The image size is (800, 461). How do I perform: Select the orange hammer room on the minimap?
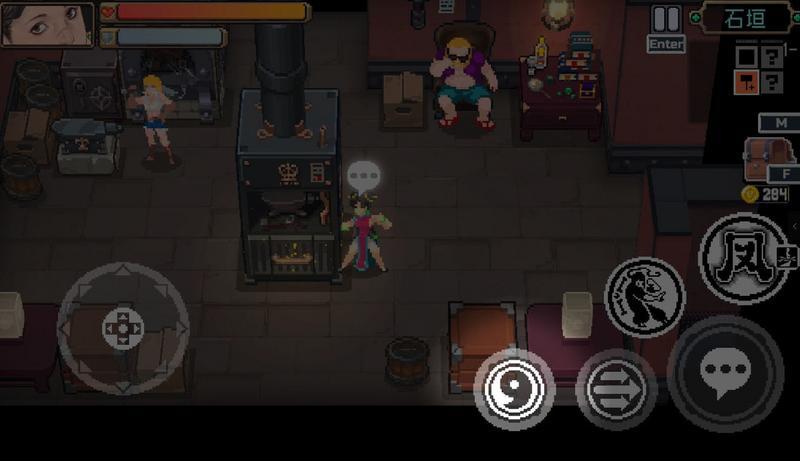pos(746,82)
